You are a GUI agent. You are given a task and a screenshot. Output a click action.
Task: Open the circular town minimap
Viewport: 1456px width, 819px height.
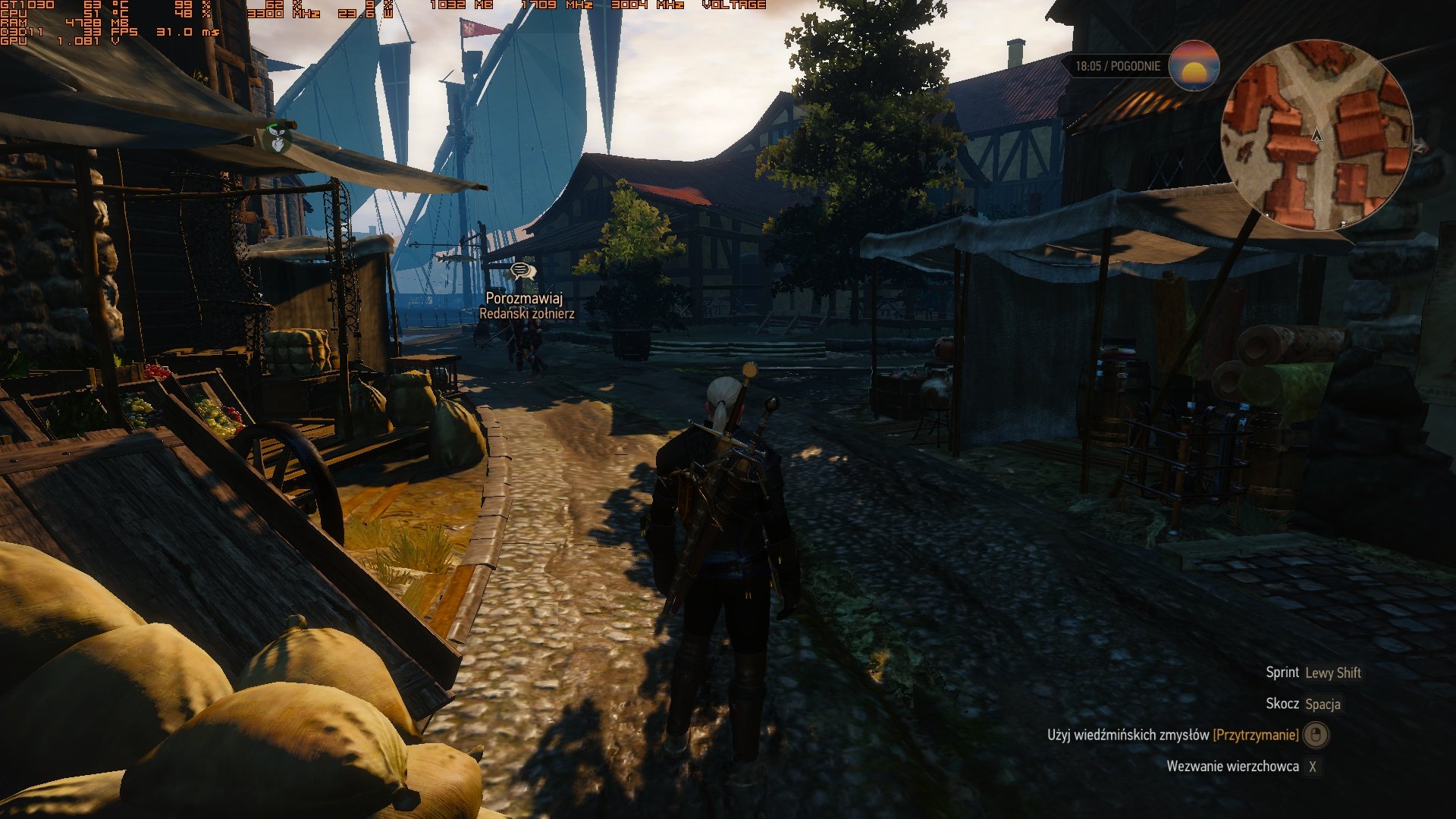pos(1316,135)
